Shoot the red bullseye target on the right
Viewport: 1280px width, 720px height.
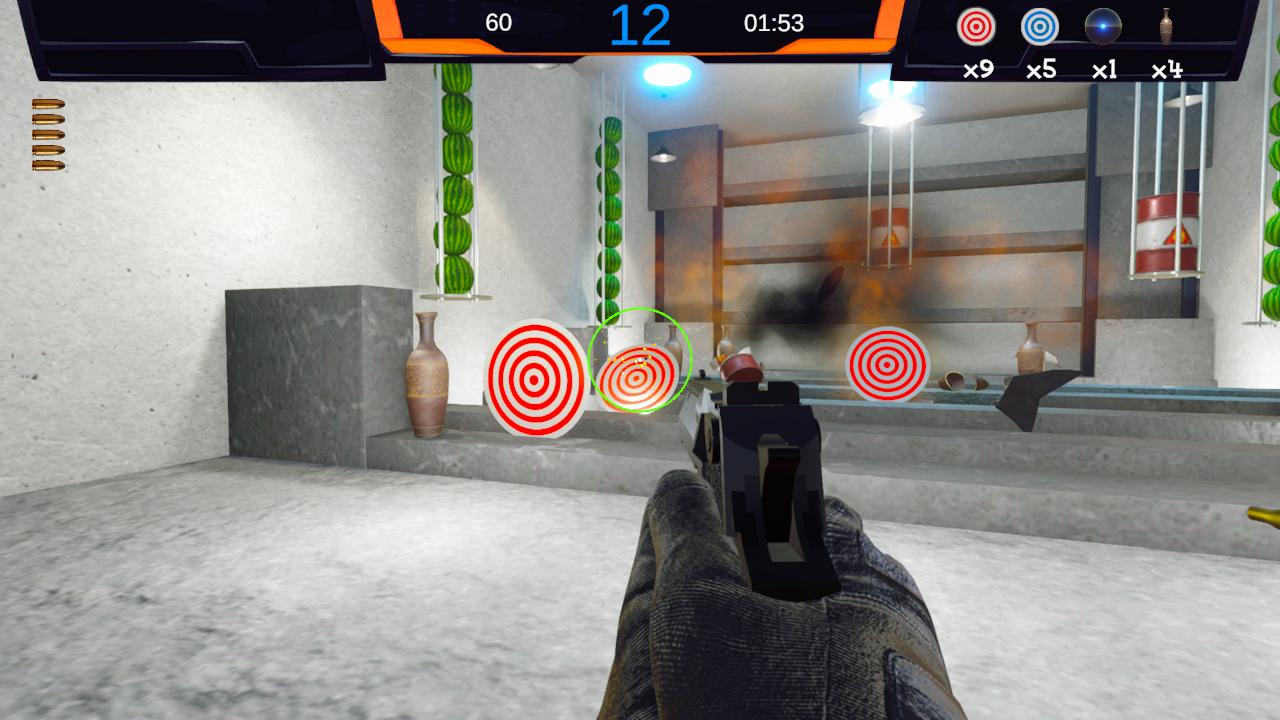pos(888,366)
